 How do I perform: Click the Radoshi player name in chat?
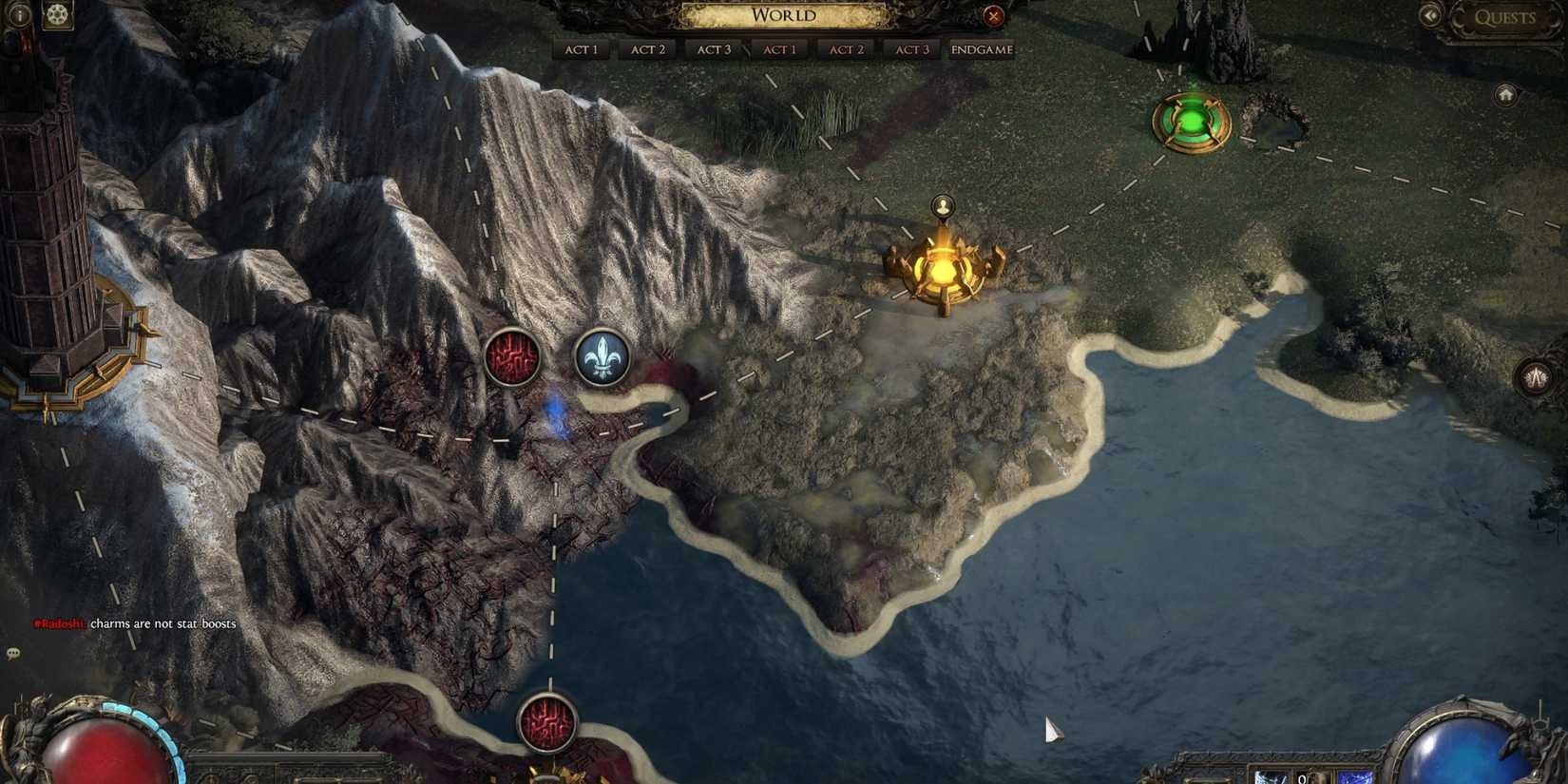coord(59,624)
